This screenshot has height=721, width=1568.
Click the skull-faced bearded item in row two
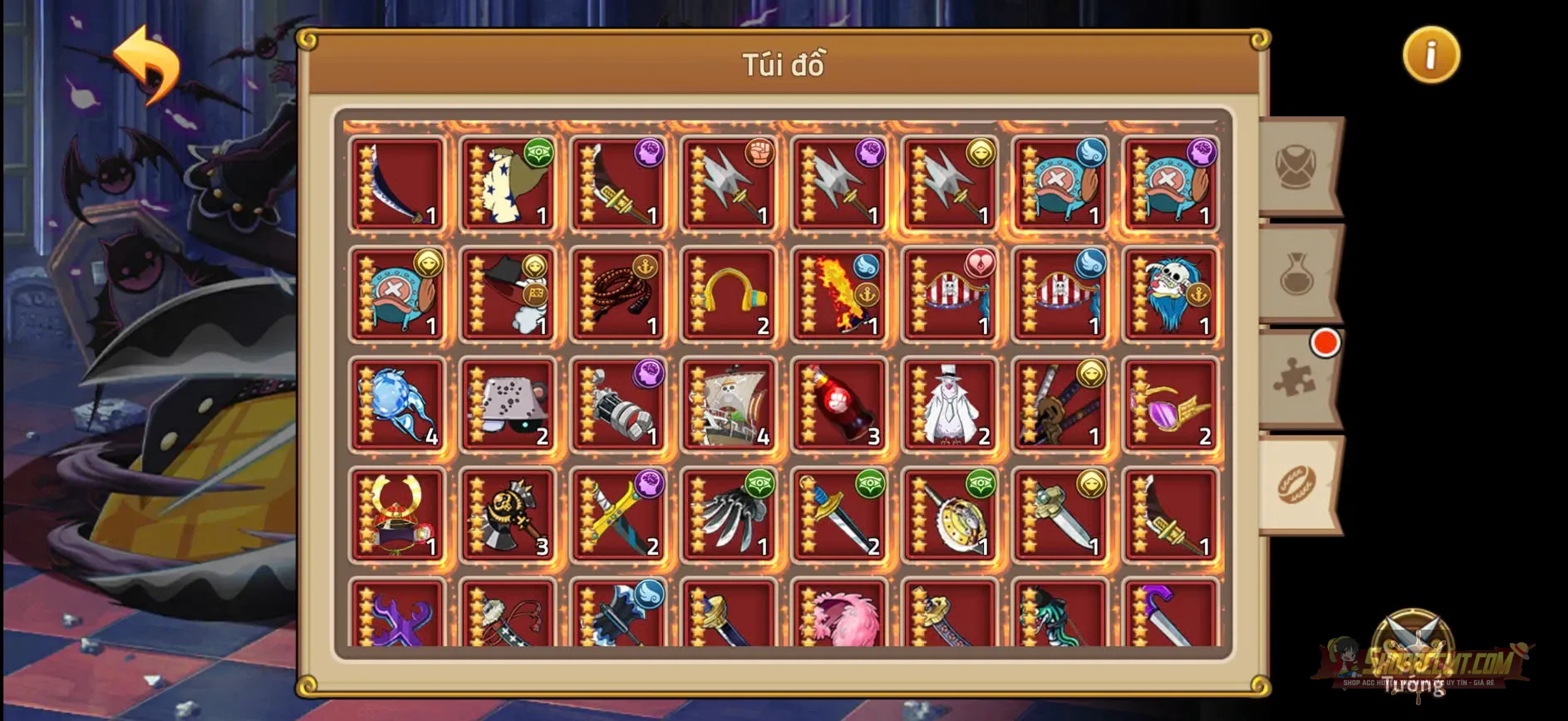(1170, 295)
